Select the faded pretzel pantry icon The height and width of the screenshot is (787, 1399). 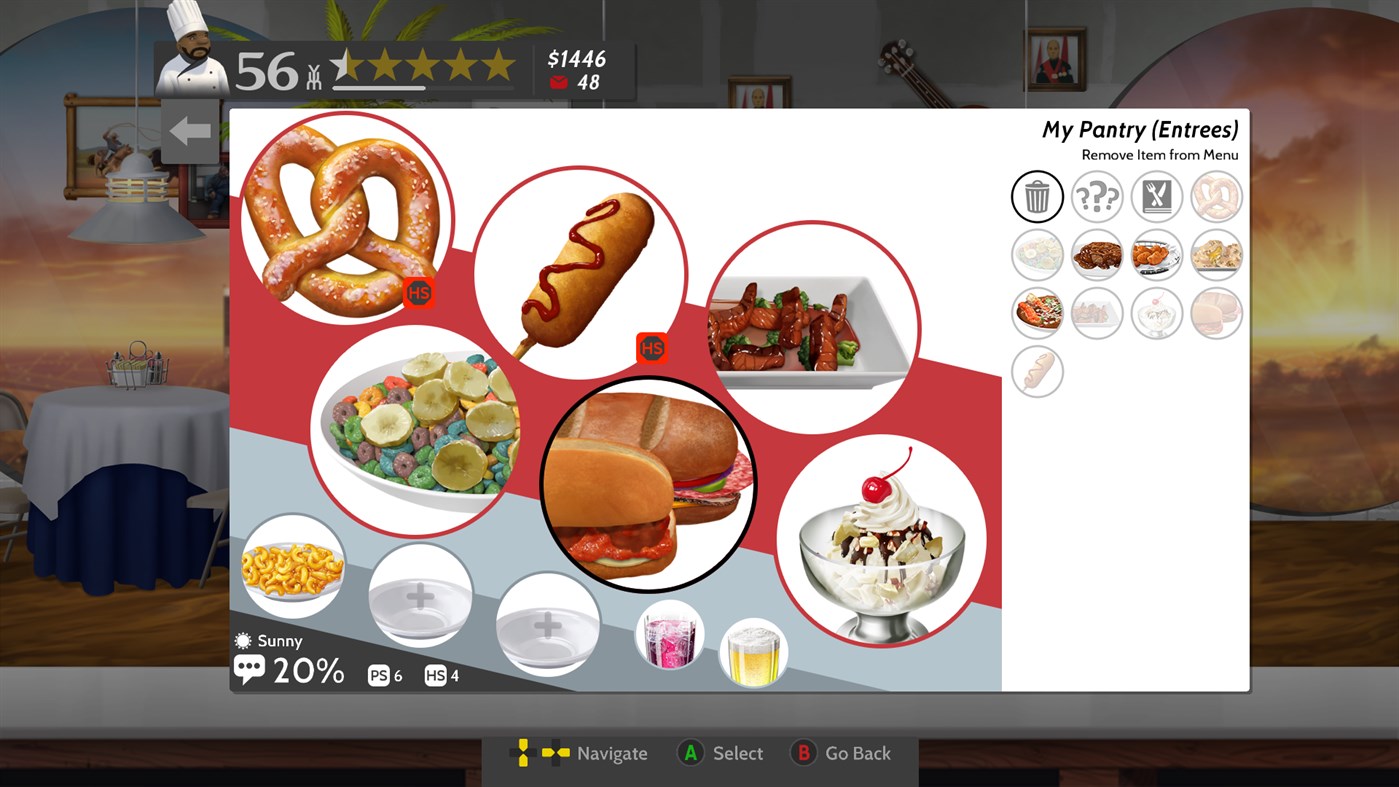click(x=1217, y=196)
